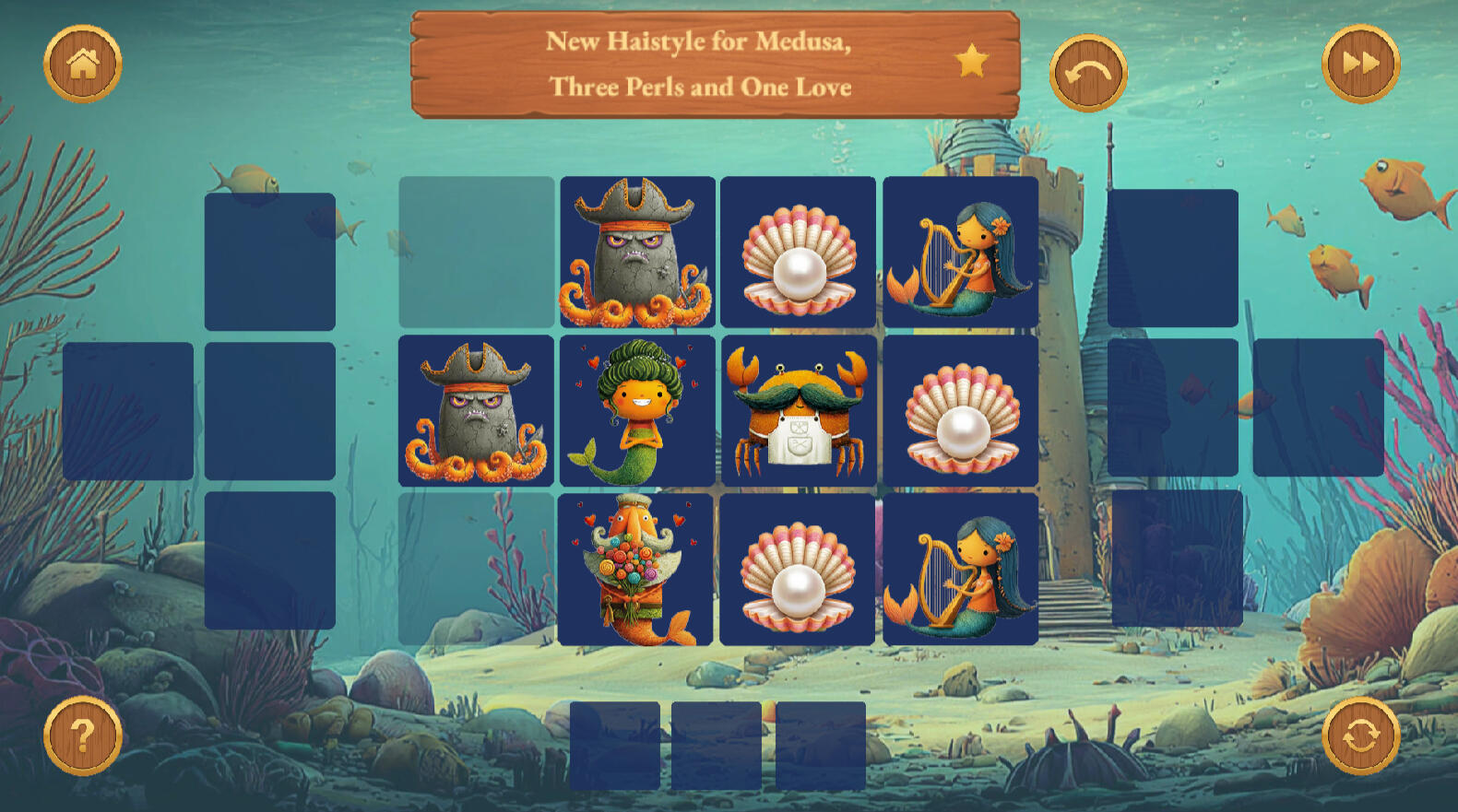Skip ahead with the fast-forward button
Screen dimensions: 1458x812
pyautogui.click(x=1360, y=64)
